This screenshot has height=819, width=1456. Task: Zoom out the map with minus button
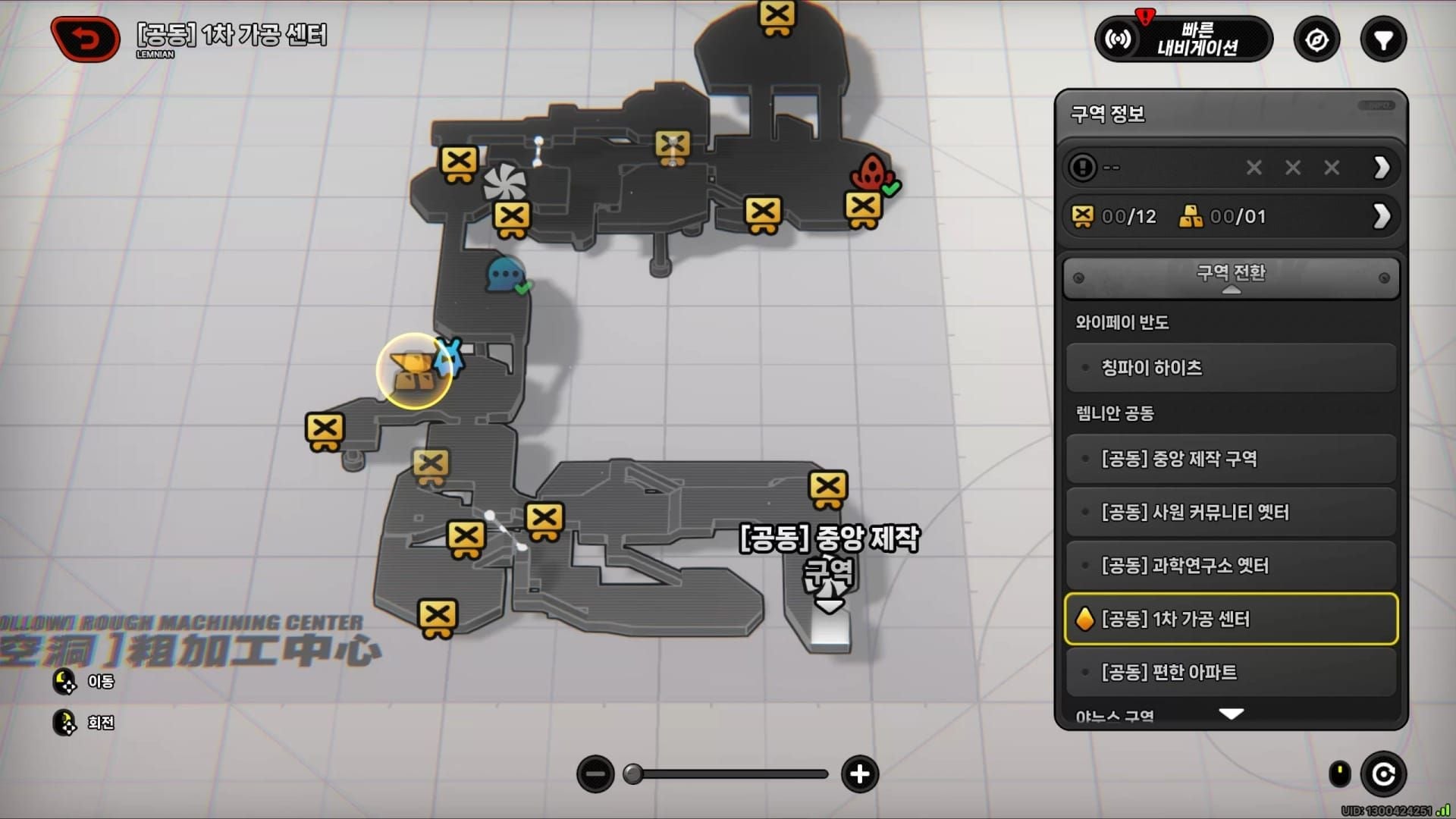pos(595,774)
